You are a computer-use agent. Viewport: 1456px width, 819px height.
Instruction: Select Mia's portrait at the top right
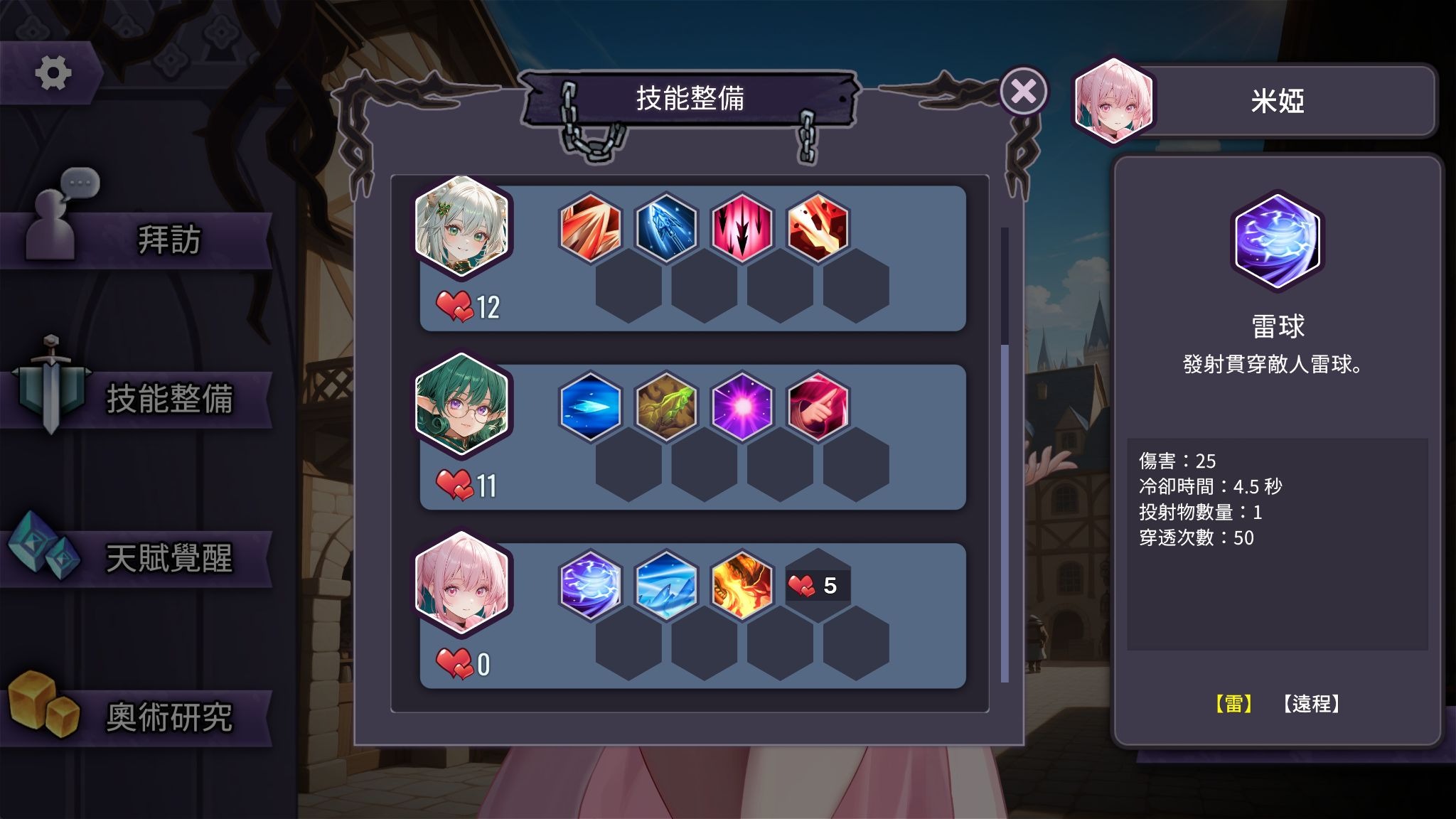[x=1115, y=104]
